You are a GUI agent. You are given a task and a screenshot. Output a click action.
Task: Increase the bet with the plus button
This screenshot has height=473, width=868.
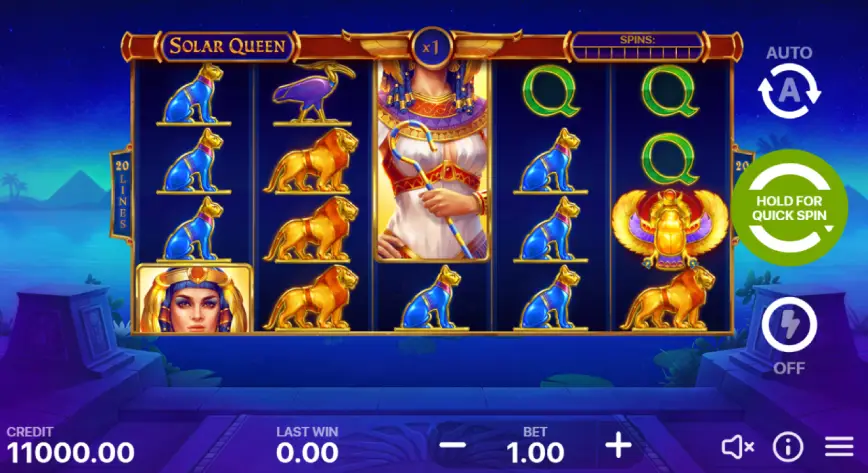point(619,444)
